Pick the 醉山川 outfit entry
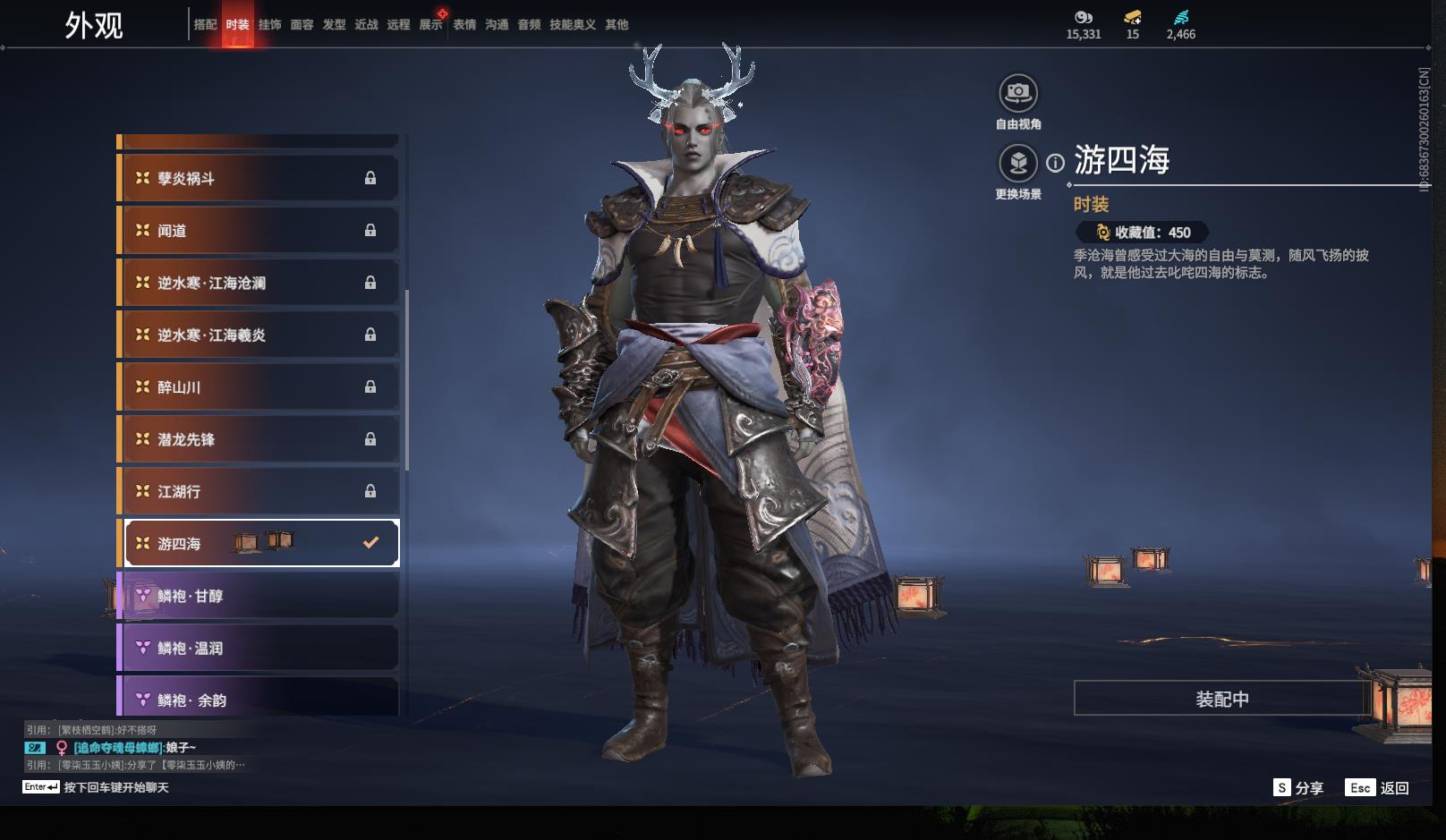 coord(259,387)
